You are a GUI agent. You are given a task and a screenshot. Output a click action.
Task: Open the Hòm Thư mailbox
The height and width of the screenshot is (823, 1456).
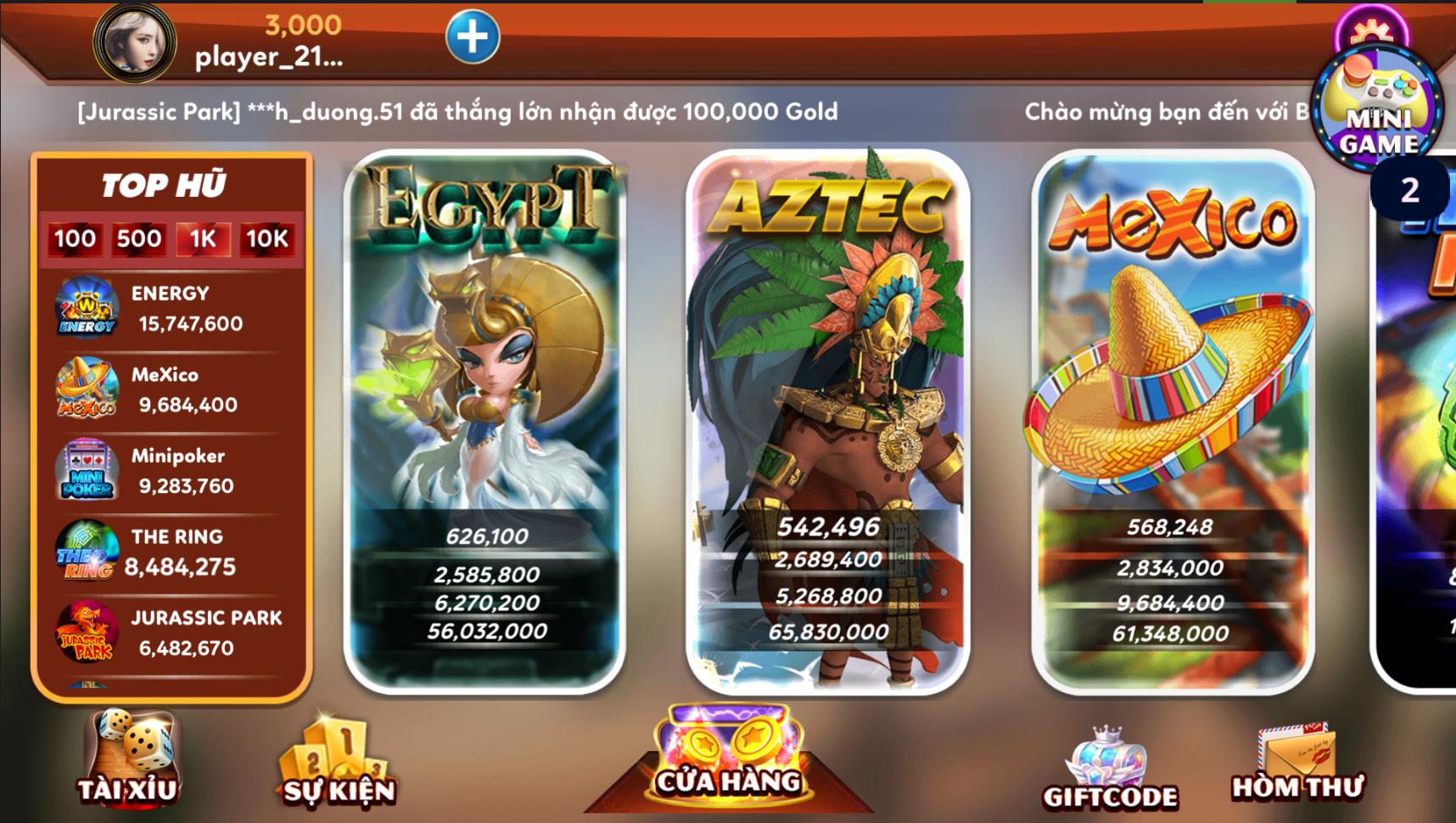(x=1296, y=764)
